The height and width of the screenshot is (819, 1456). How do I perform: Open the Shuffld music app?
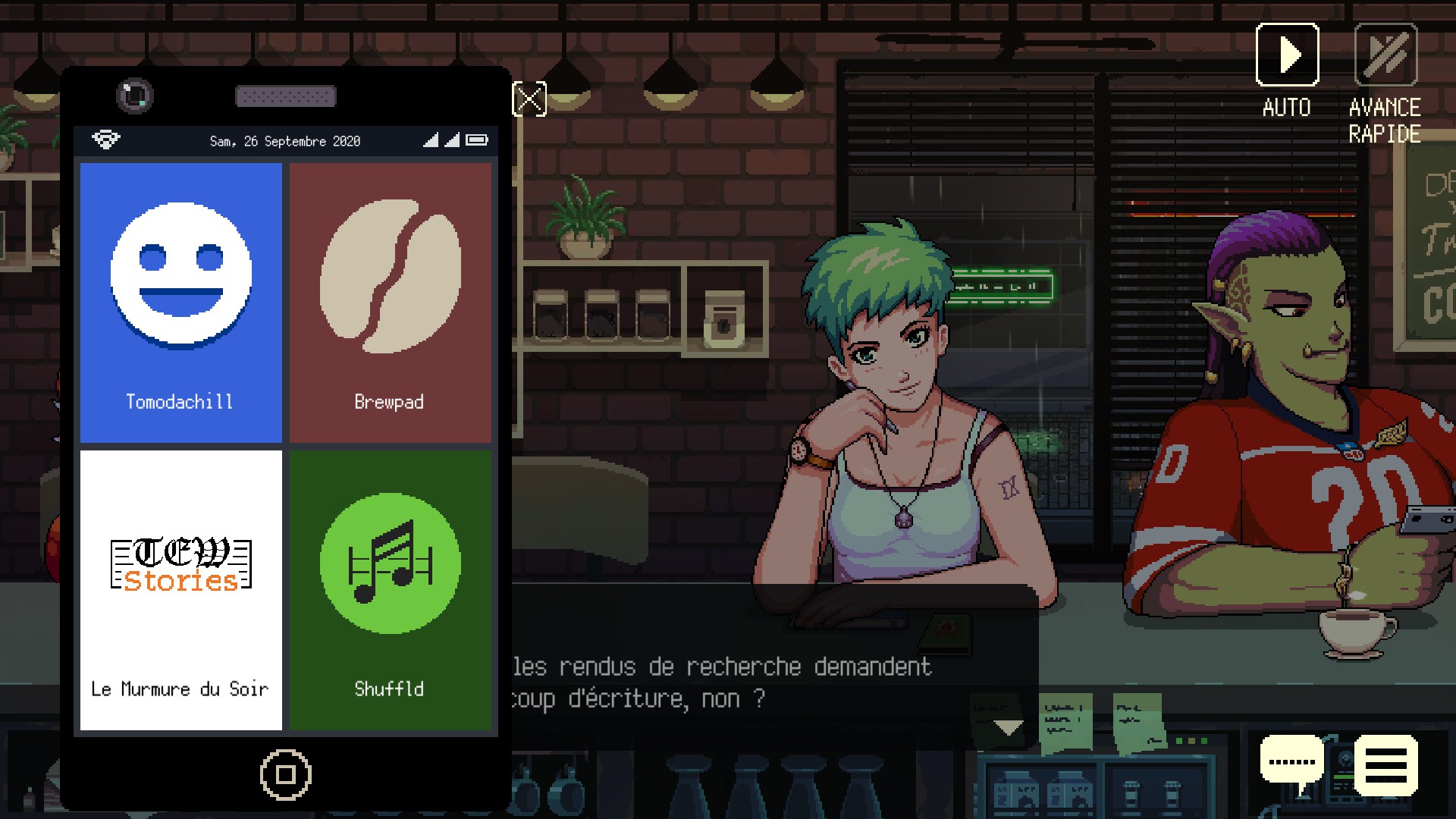tap(390, 590)
